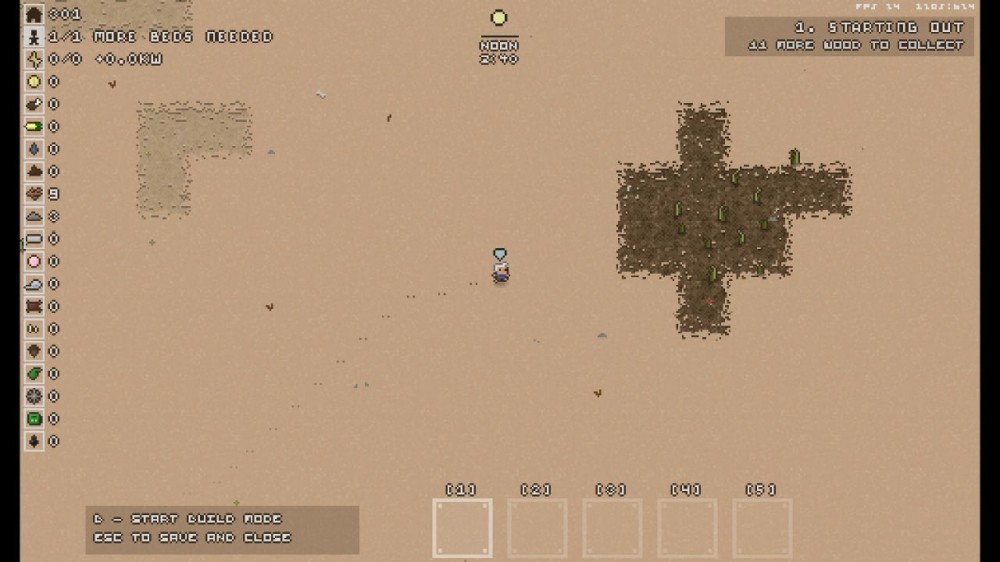Image resolution: width=1000 pixels, height=562 pixels.
Task: Select hotbar slot 4
Action: tap(687, 528)
